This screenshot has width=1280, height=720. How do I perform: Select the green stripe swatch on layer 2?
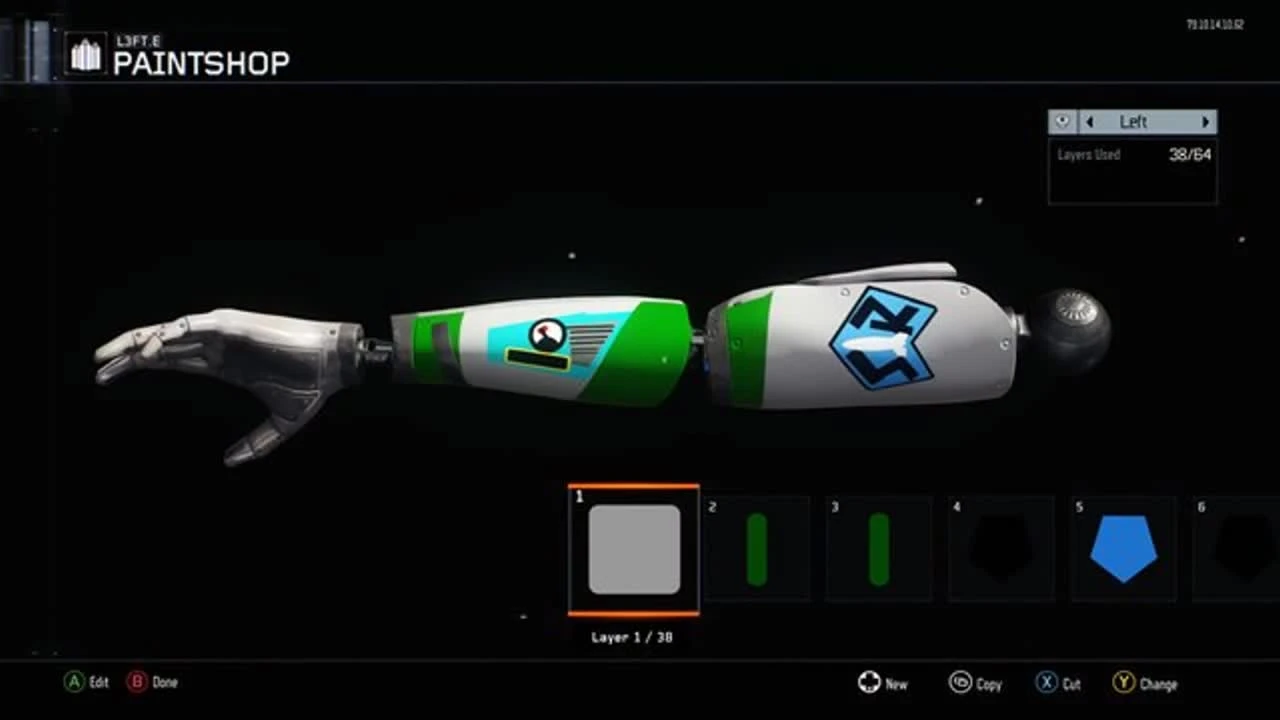(x=756, y=548)
